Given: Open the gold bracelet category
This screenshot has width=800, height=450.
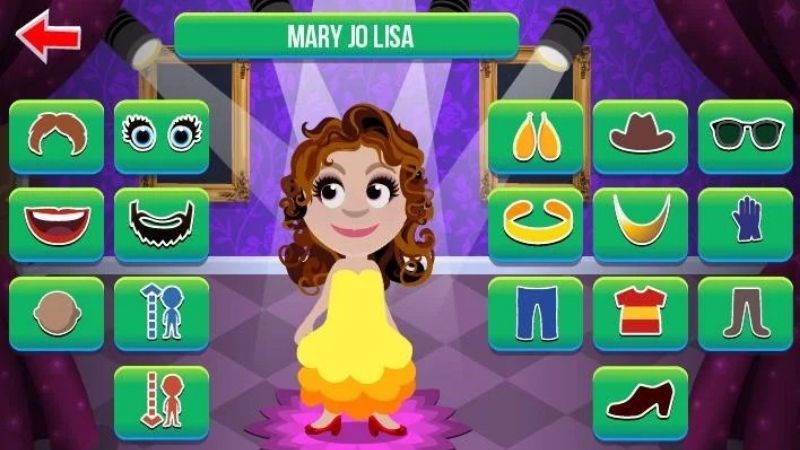Looking at the screenshot, I should [536, 225].
